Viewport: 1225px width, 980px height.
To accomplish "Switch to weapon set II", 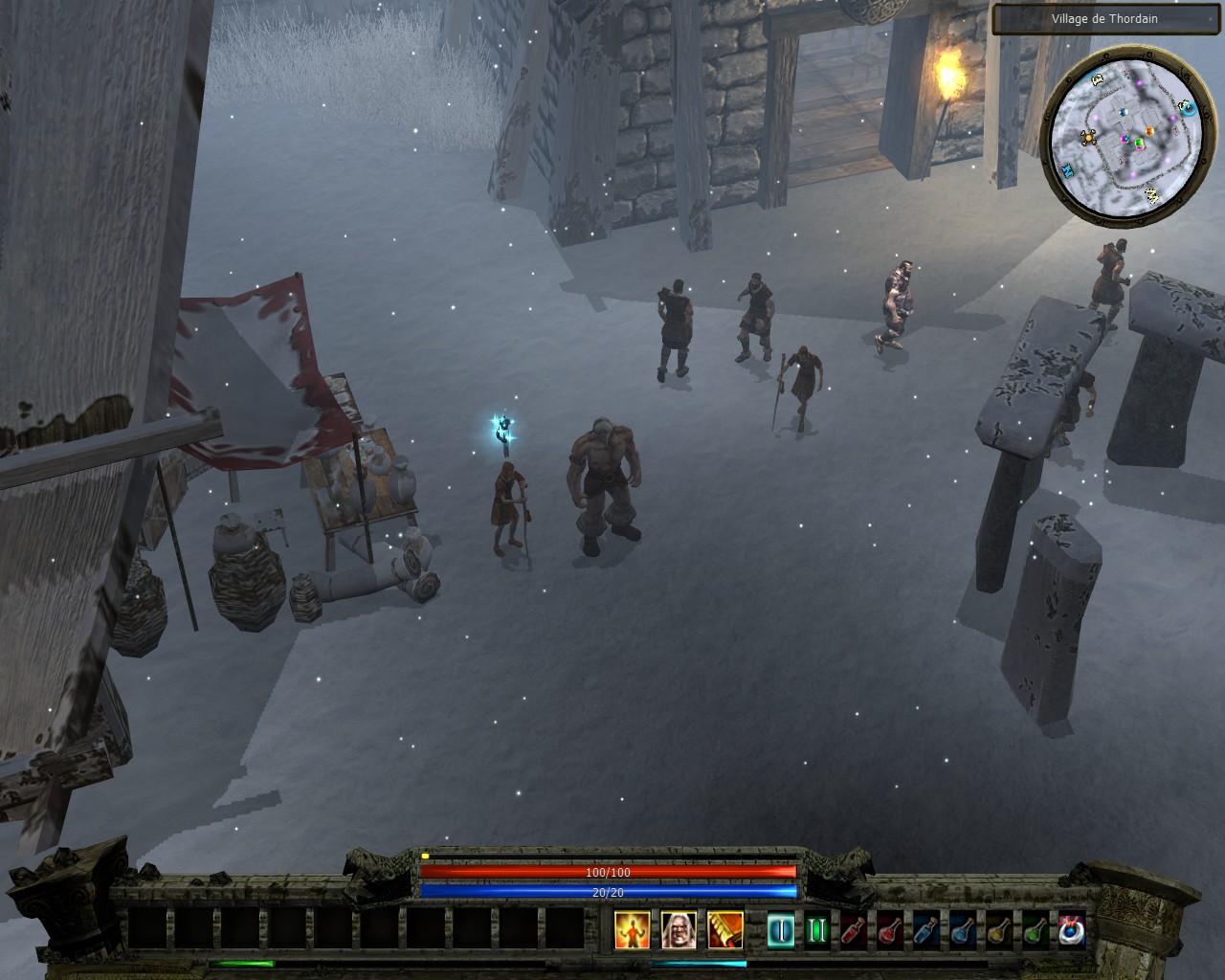I will point(816,929).
